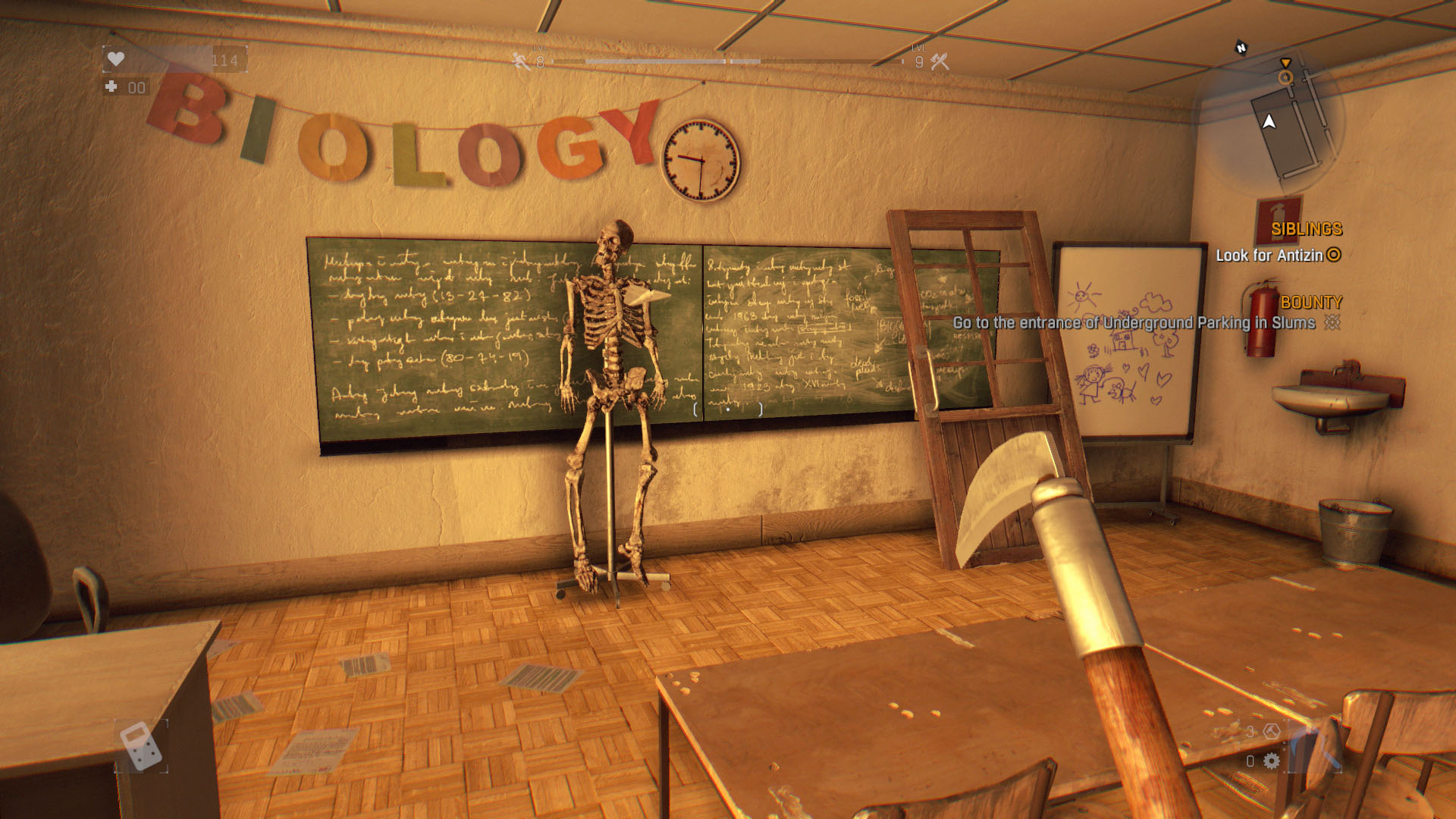Click the handheld device icon in bottom-left
The width and height of the screenshot is (1456, 819).
[x=141, y=745]
